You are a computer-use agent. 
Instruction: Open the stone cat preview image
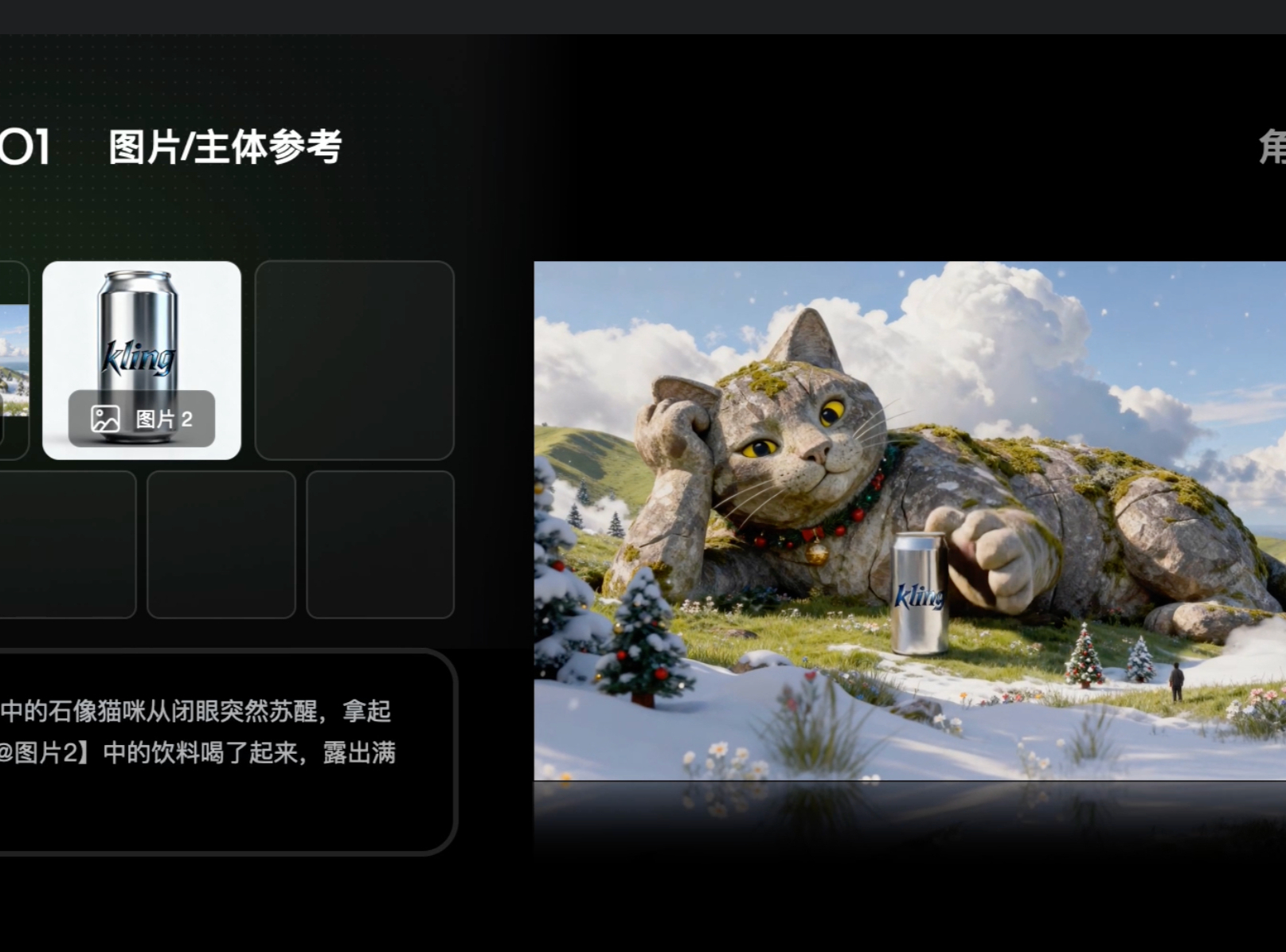pos(909,520)
